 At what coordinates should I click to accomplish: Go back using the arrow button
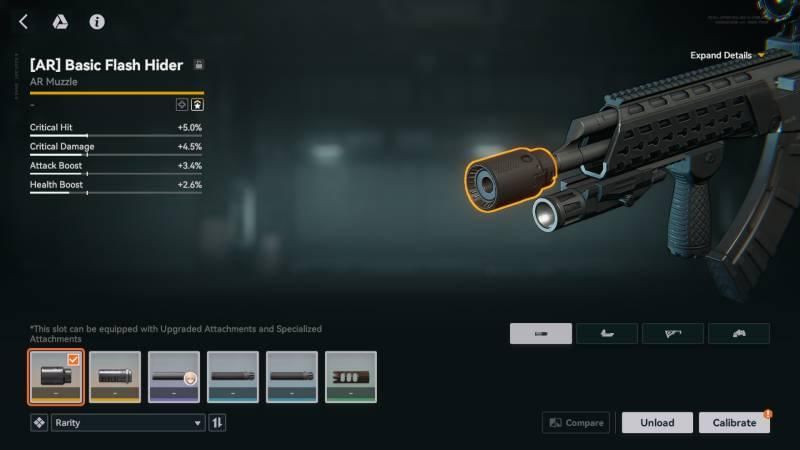[x=23, y=21]
